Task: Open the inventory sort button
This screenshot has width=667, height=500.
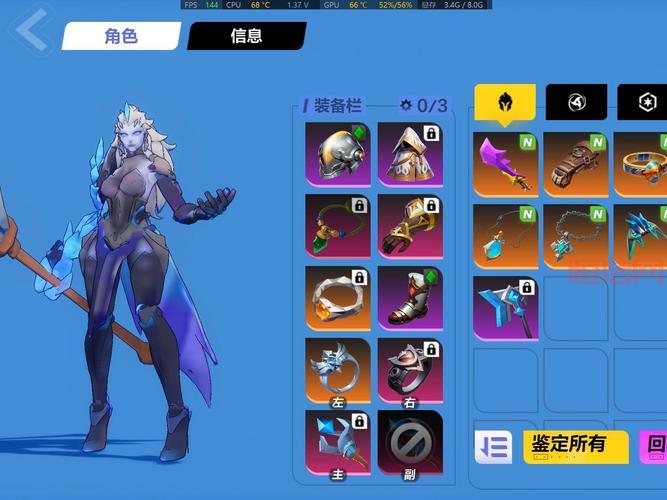Action: pyautogui.click(x=493, y=446)
